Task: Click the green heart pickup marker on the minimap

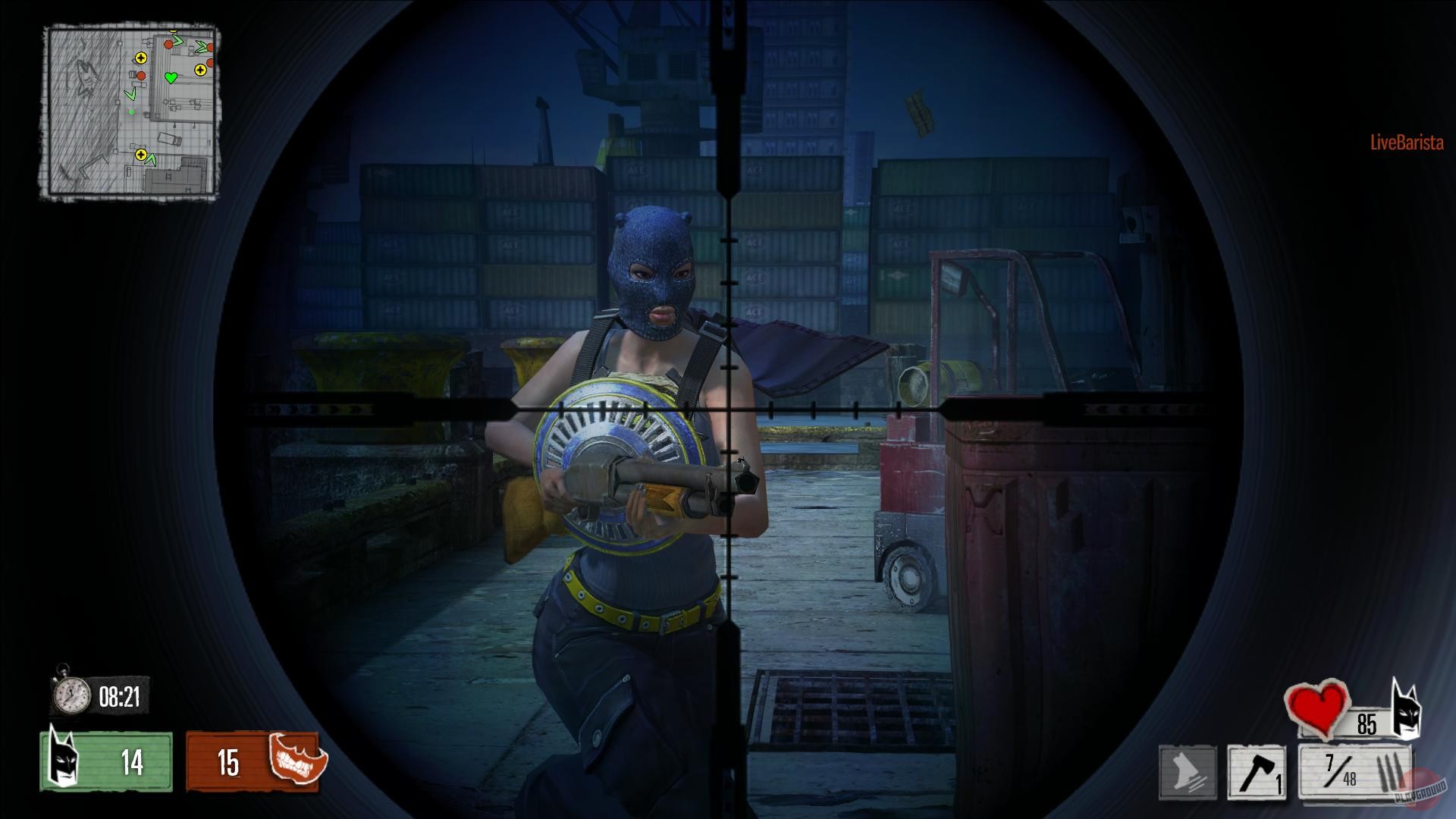Action: click(x=171, y=77)
